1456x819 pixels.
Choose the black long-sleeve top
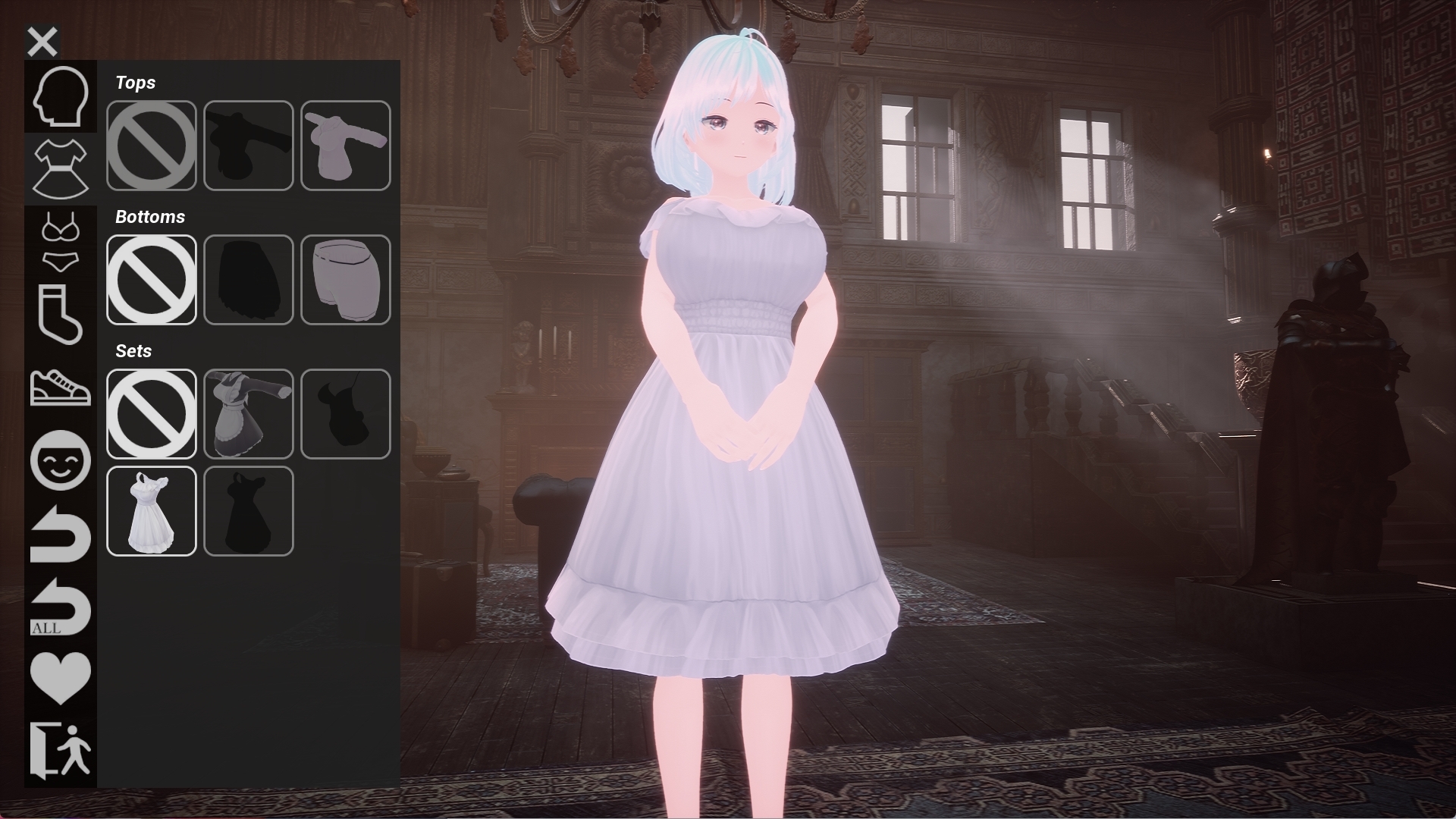[249, 146]
